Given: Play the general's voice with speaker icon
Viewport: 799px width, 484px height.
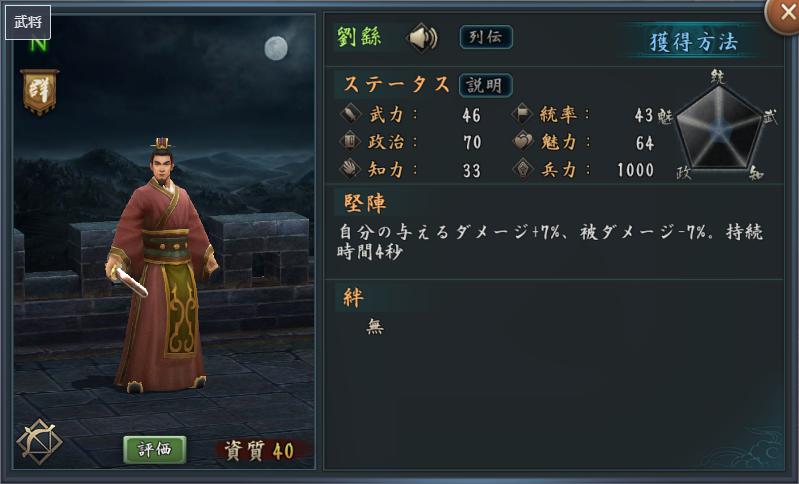Looking at the screenshot, I should pyautogui.click(x=423, y=38).
